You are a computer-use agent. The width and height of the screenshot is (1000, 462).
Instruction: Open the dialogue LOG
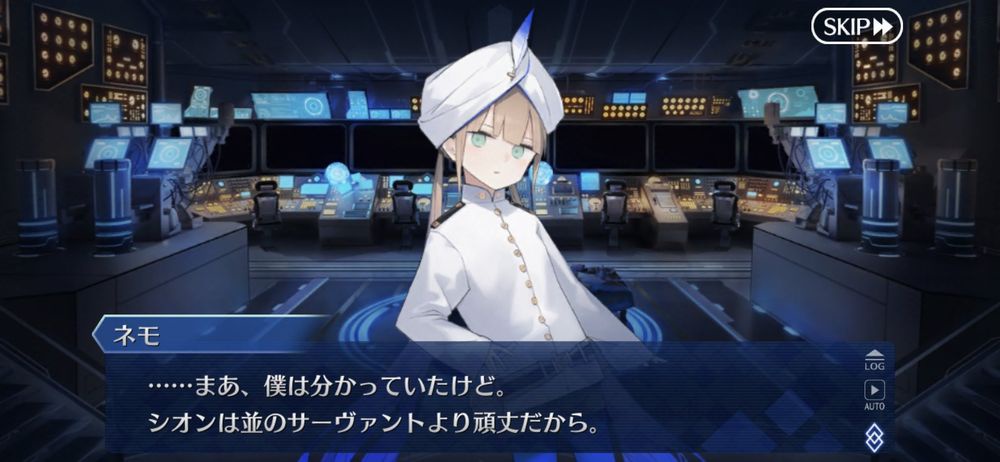874,359
